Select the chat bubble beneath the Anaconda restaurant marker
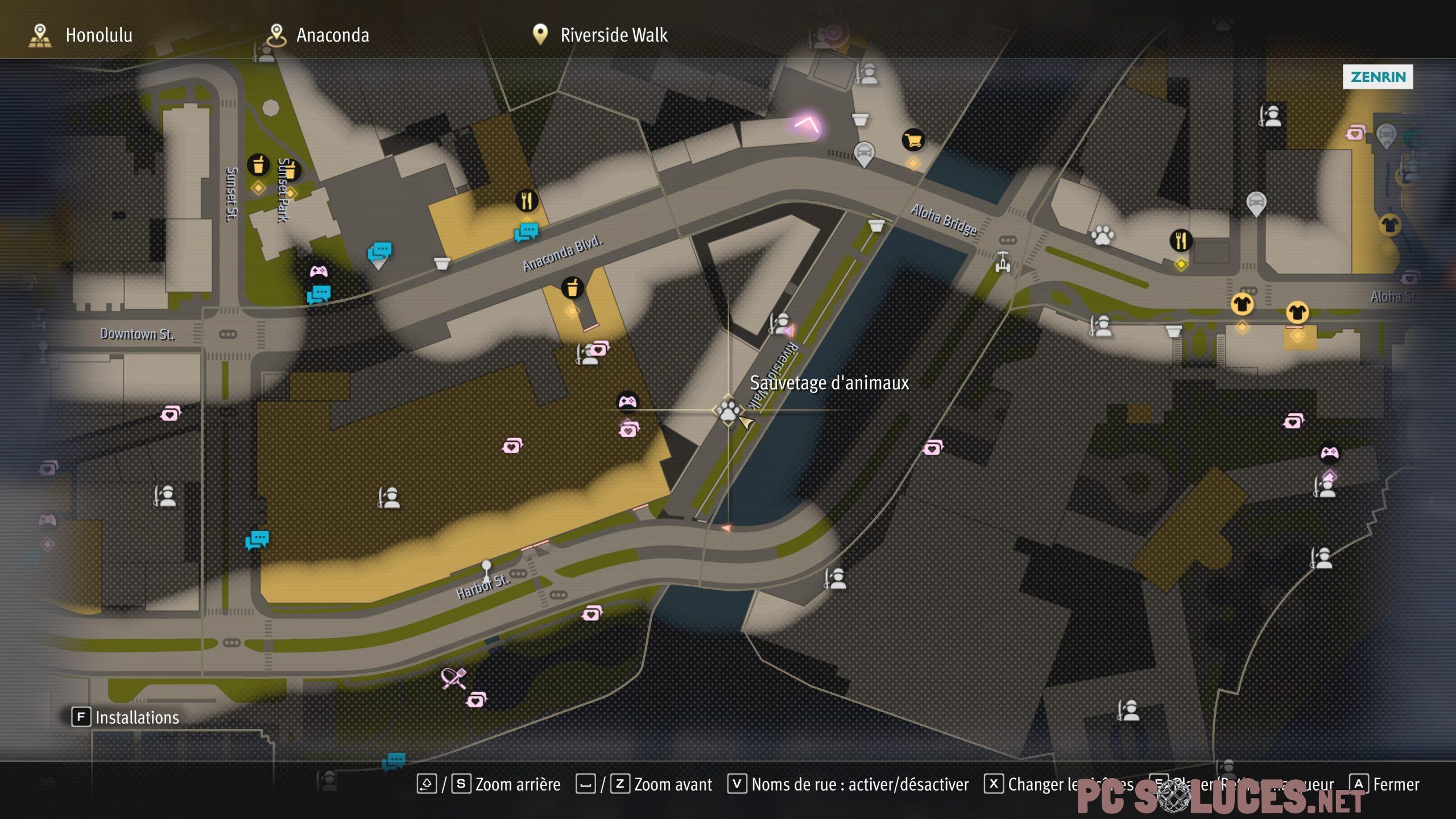Screen dimensions: 1456x819 click(x=526, y=232)
